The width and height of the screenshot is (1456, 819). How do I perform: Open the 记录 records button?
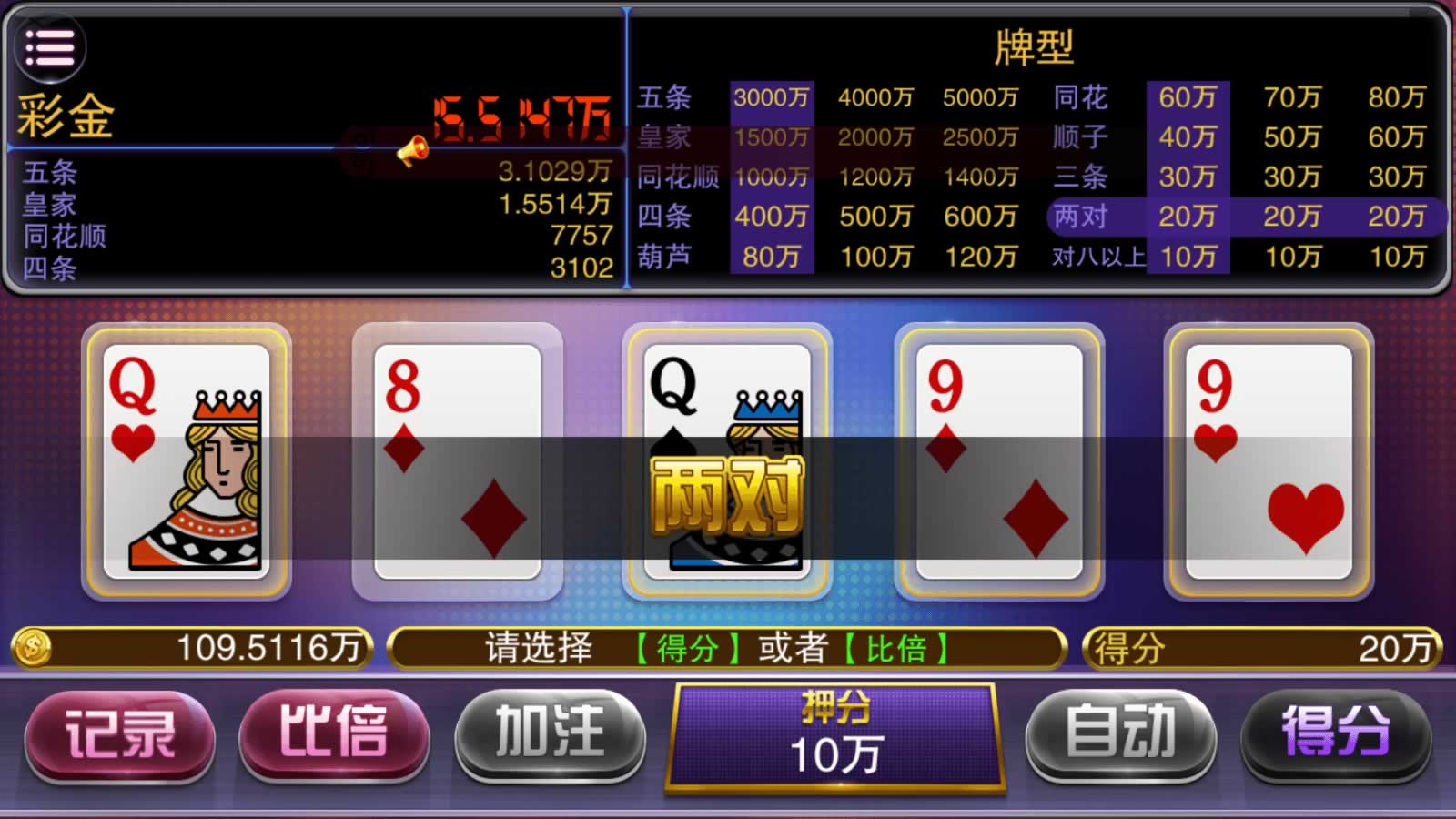[x=119, y=733]
